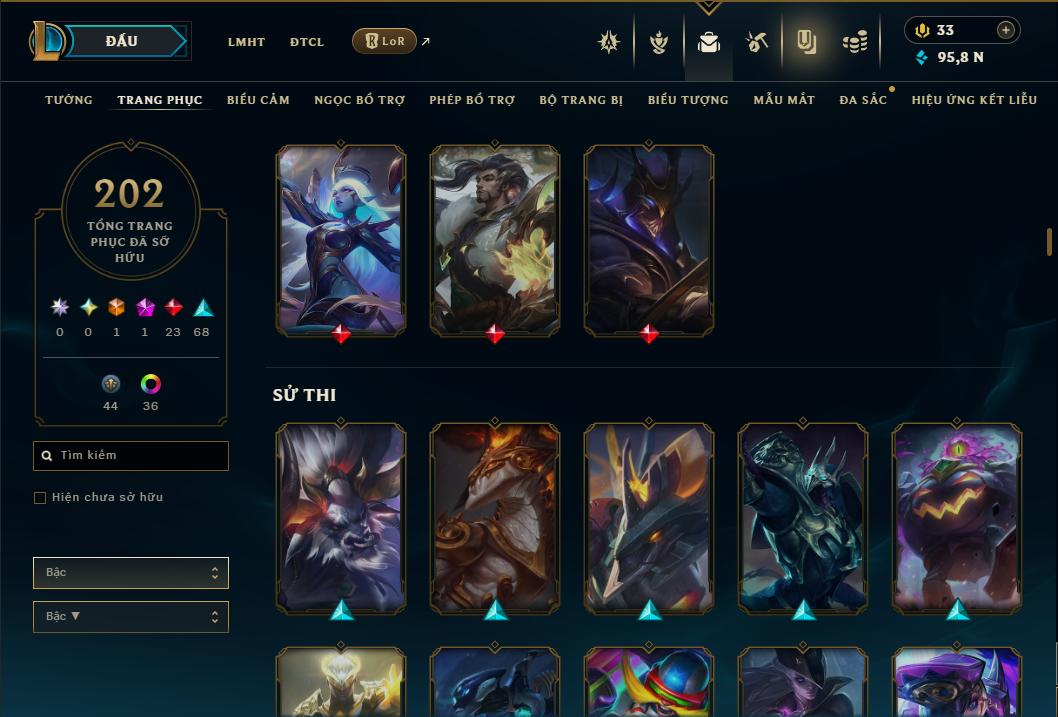
Task: Click the ĐẤU play button
Action: (122, 41)
